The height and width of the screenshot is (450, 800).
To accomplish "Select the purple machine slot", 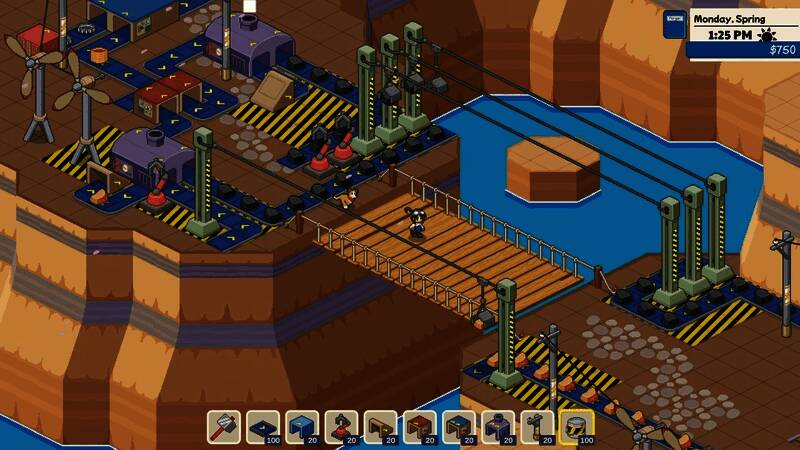I will click(497, 427).
